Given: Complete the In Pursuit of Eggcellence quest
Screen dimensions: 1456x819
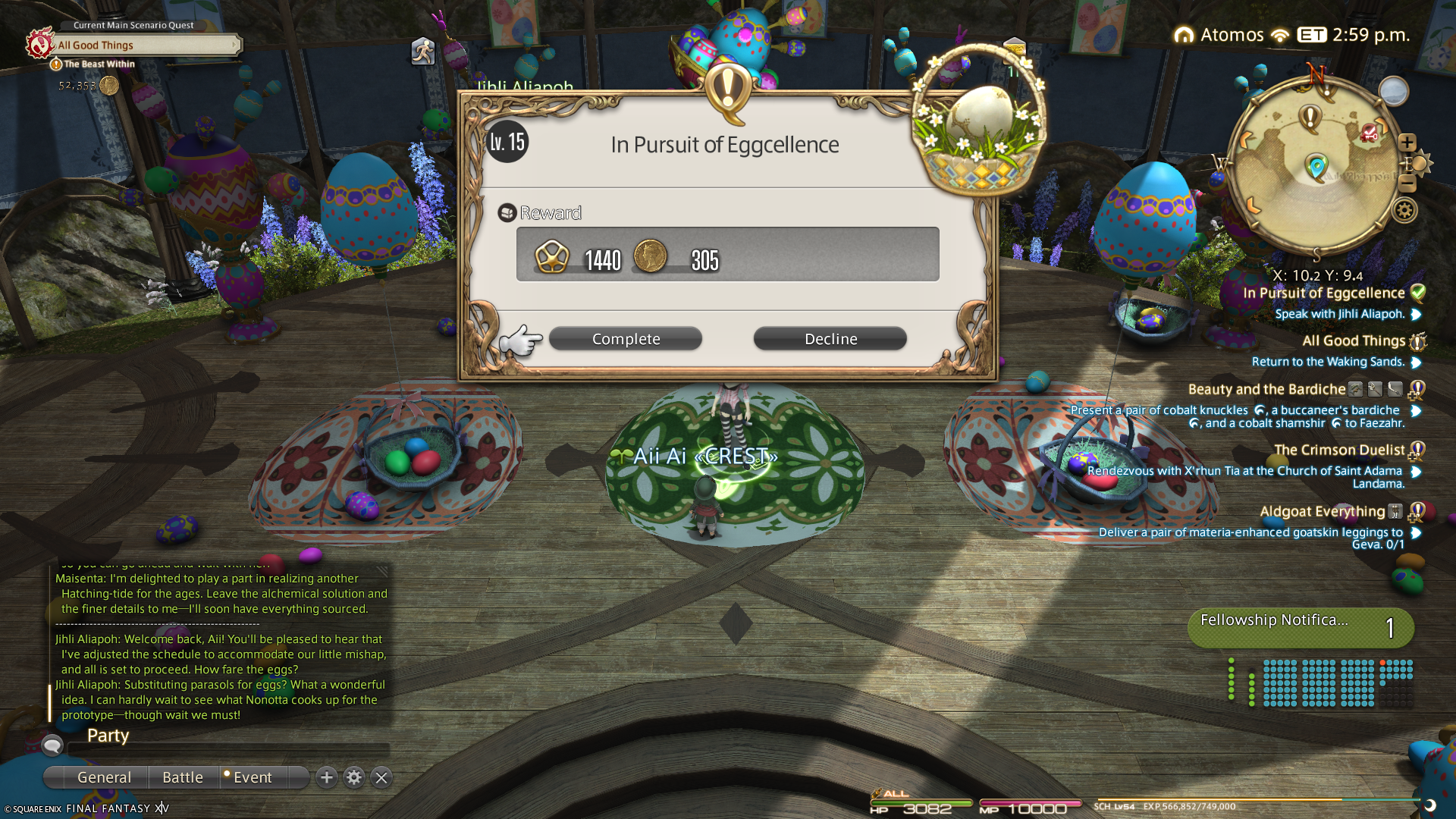Looking at the screenshot, I should coord(625,339).
